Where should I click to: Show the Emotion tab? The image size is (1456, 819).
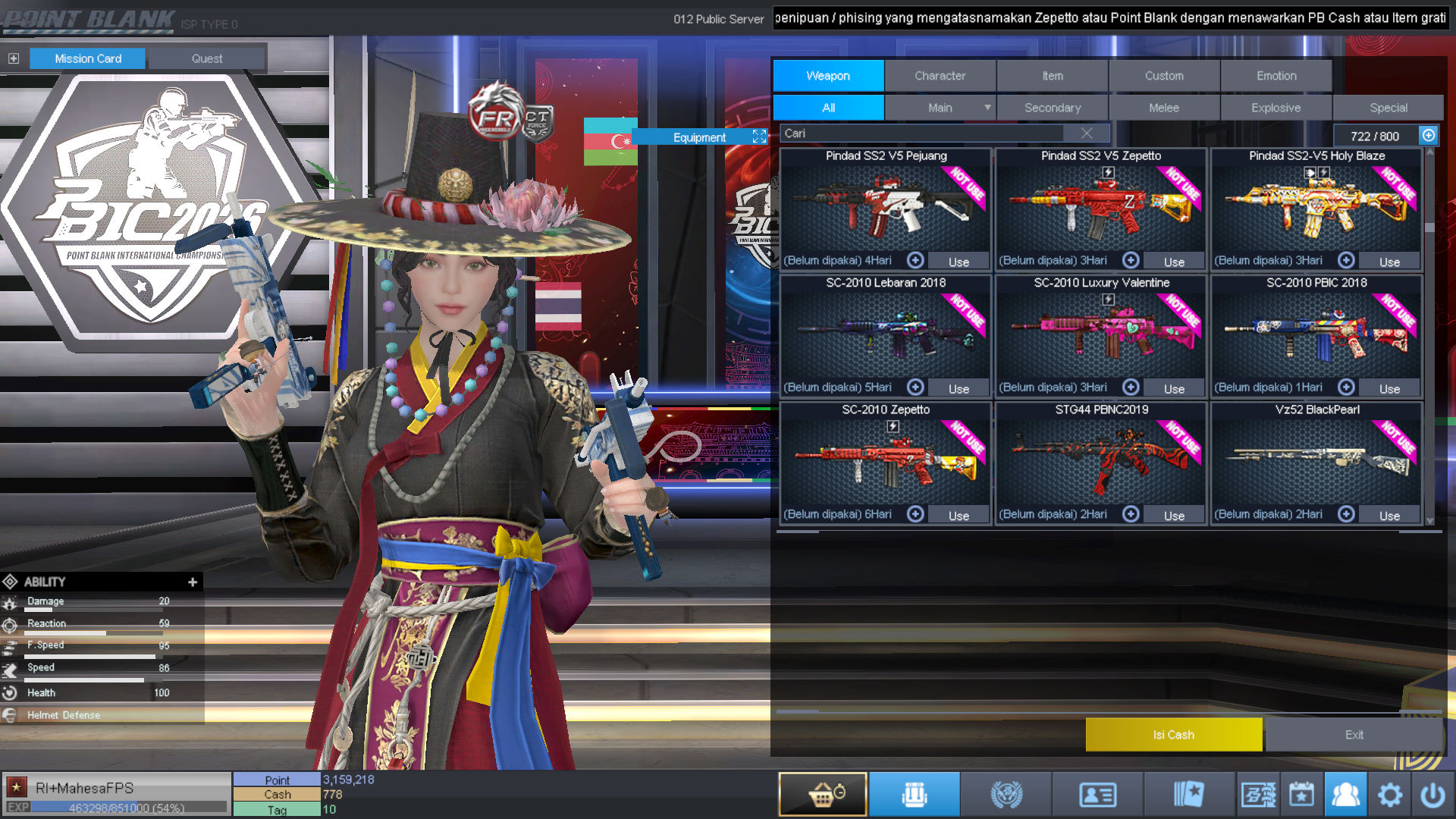[x=1276, y=76]
